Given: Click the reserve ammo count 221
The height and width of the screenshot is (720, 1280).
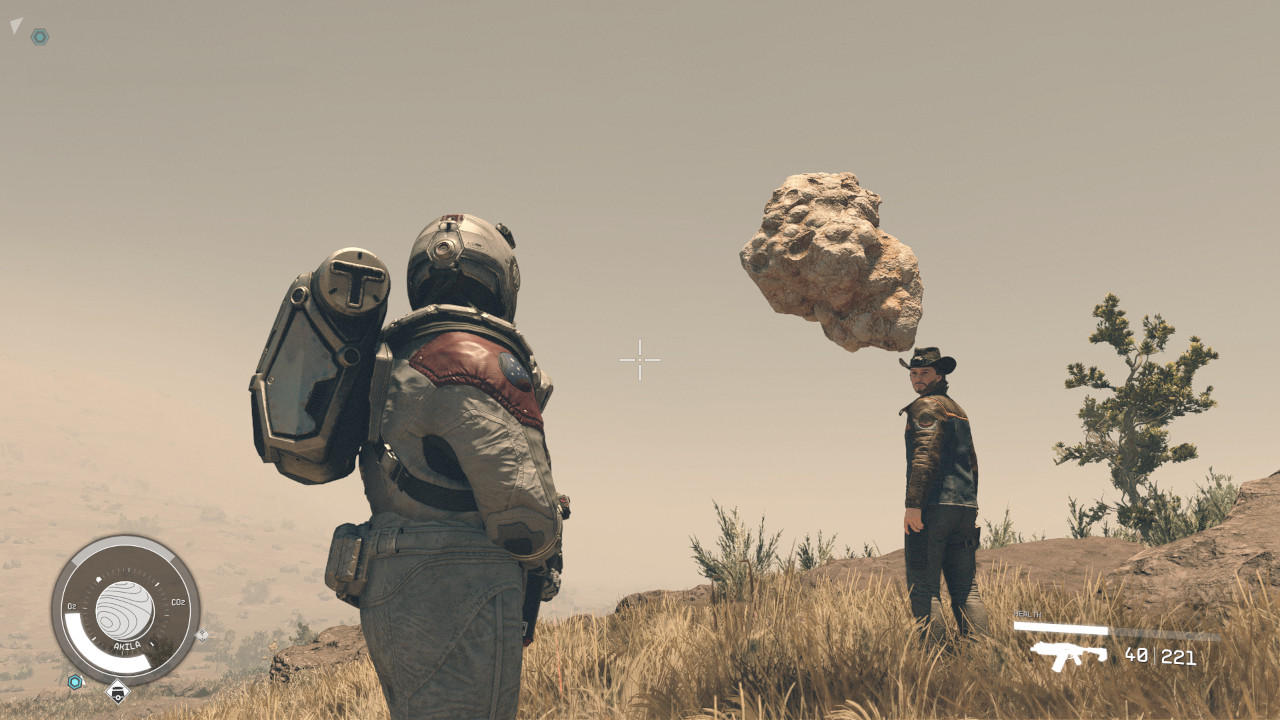Looking at the screenshot, I should 1178,658.
